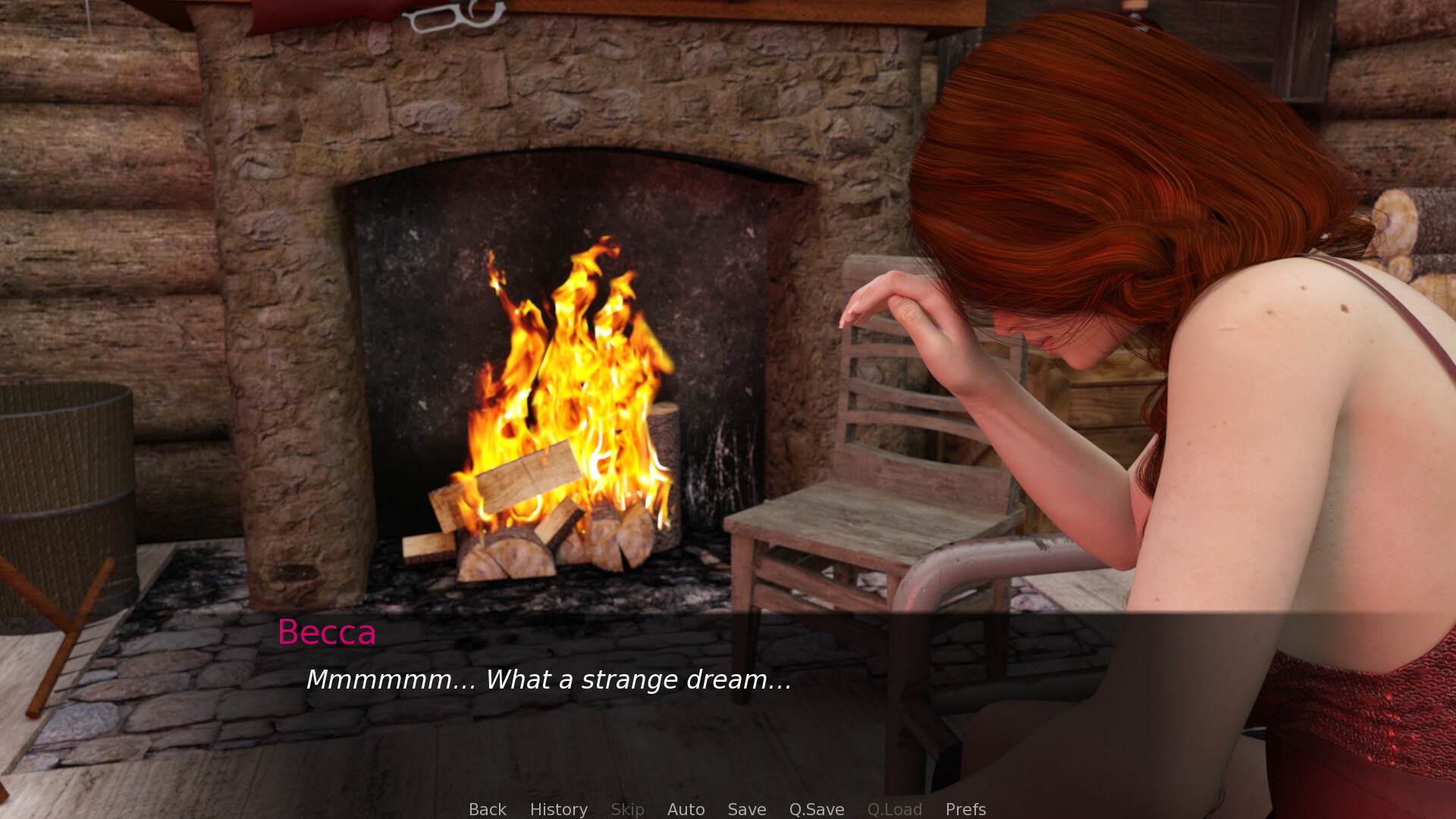Activate Skip mode to fast-forward dialogue
Image resolution: width=1456 pixels, height=819 pixels.
[626, 809]
